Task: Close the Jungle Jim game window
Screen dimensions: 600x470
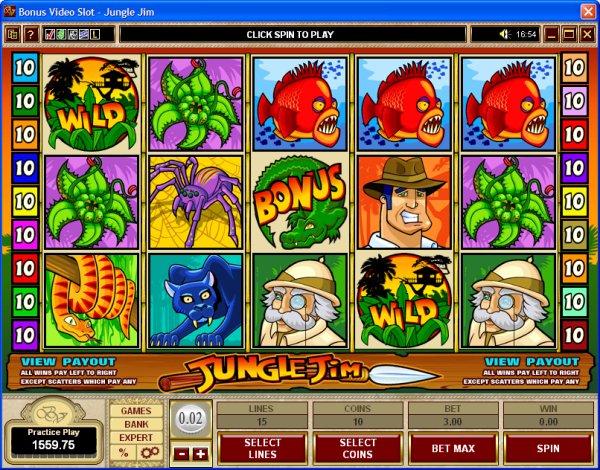Action: point(586,10)
